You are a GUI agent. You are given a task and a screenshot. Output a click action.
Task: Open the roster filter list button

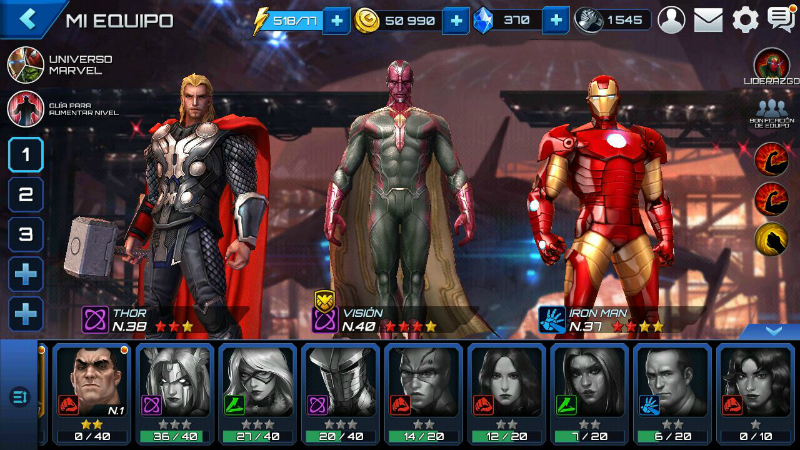19,397
